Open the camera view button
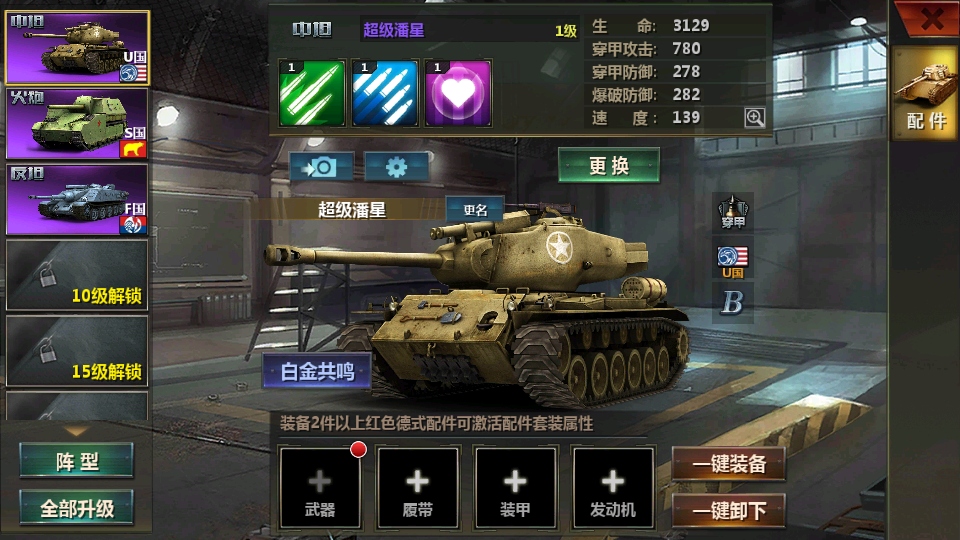 coord(322,166)
